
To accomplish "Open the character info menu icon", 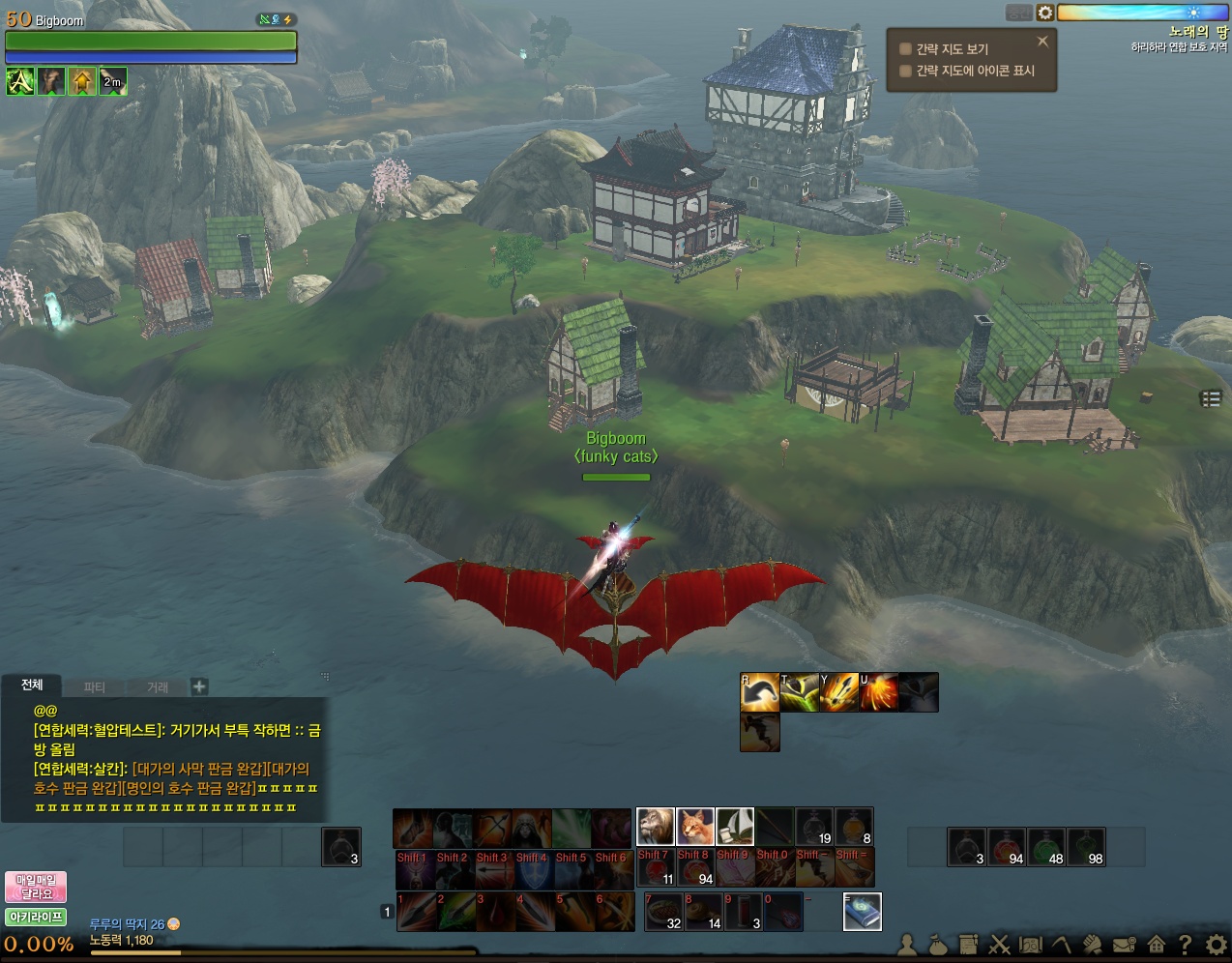I will click(x=908, y=944).
